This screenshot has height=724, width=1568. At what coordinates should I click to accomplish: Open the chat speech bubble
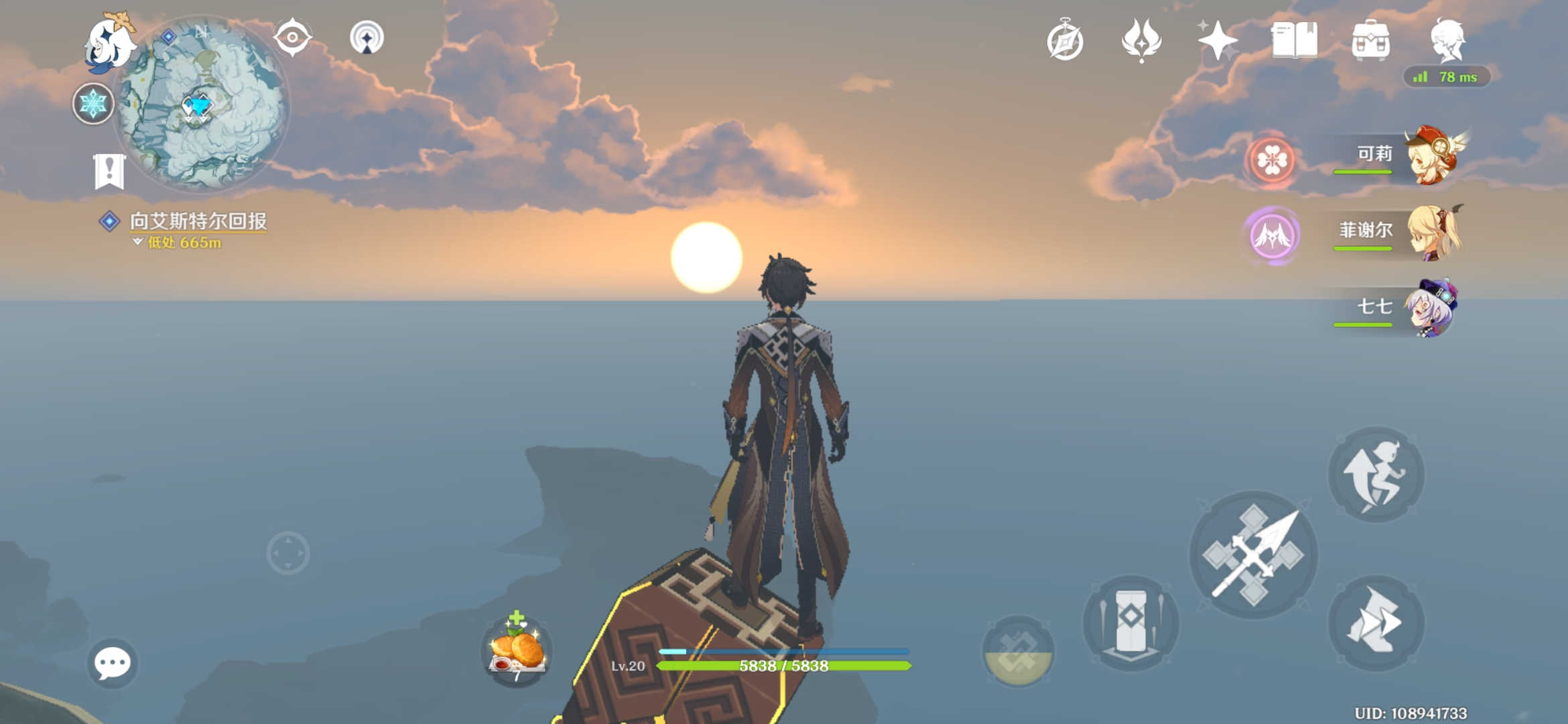coord(112,663)
